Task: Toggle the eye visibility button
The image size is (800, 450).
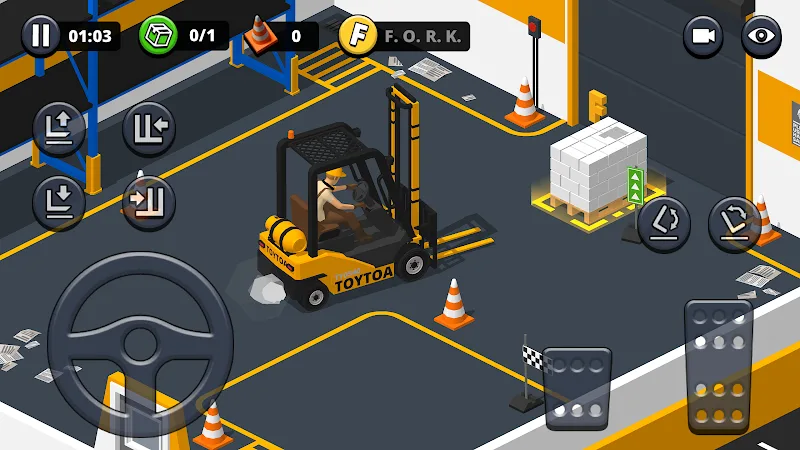Action: (761, 37)
